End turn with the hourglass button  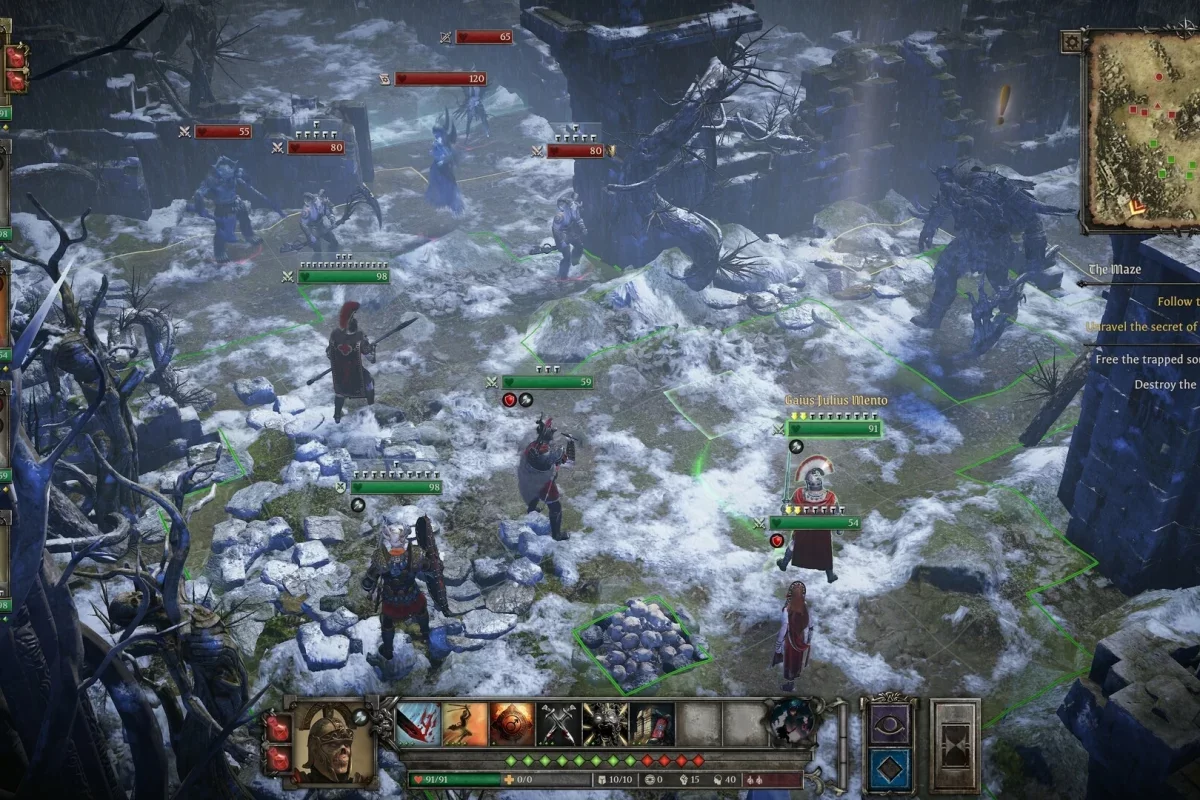coord(955,747)
